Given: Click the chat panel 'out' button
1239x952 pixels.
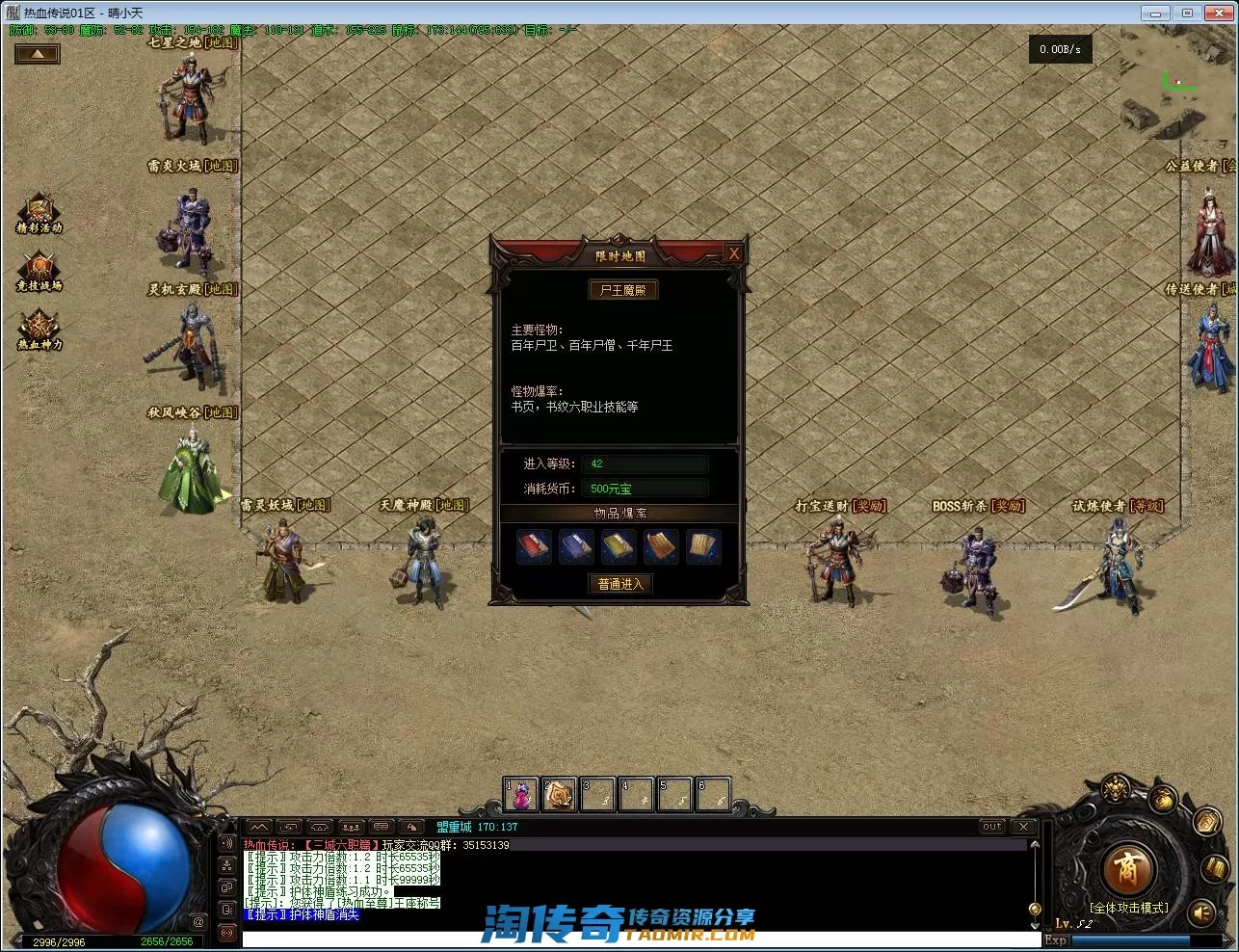Looking at the screenshot, I should tap(991, 827).
